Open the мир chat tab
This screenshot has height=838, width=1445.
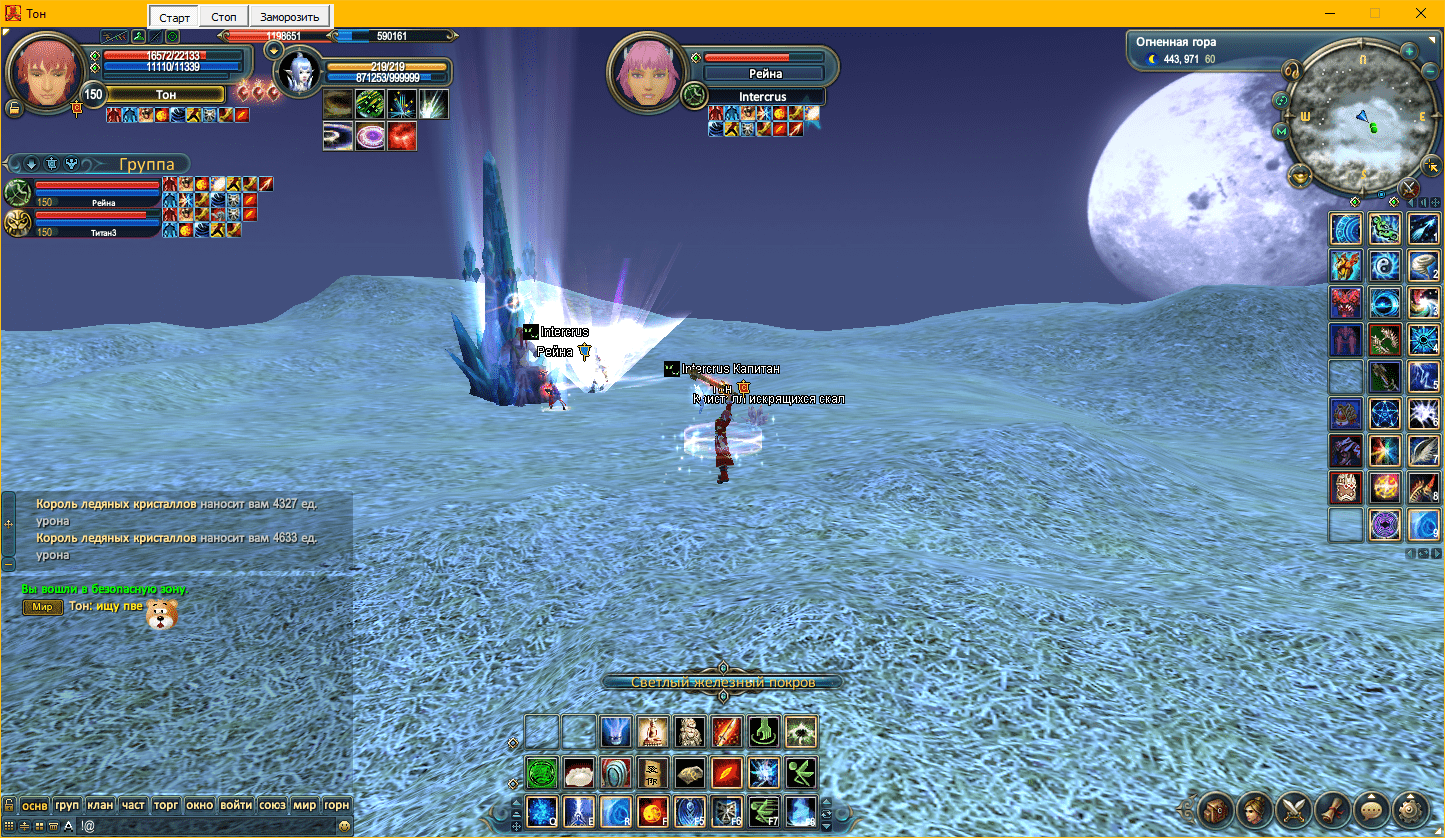[x=304, y=805]
